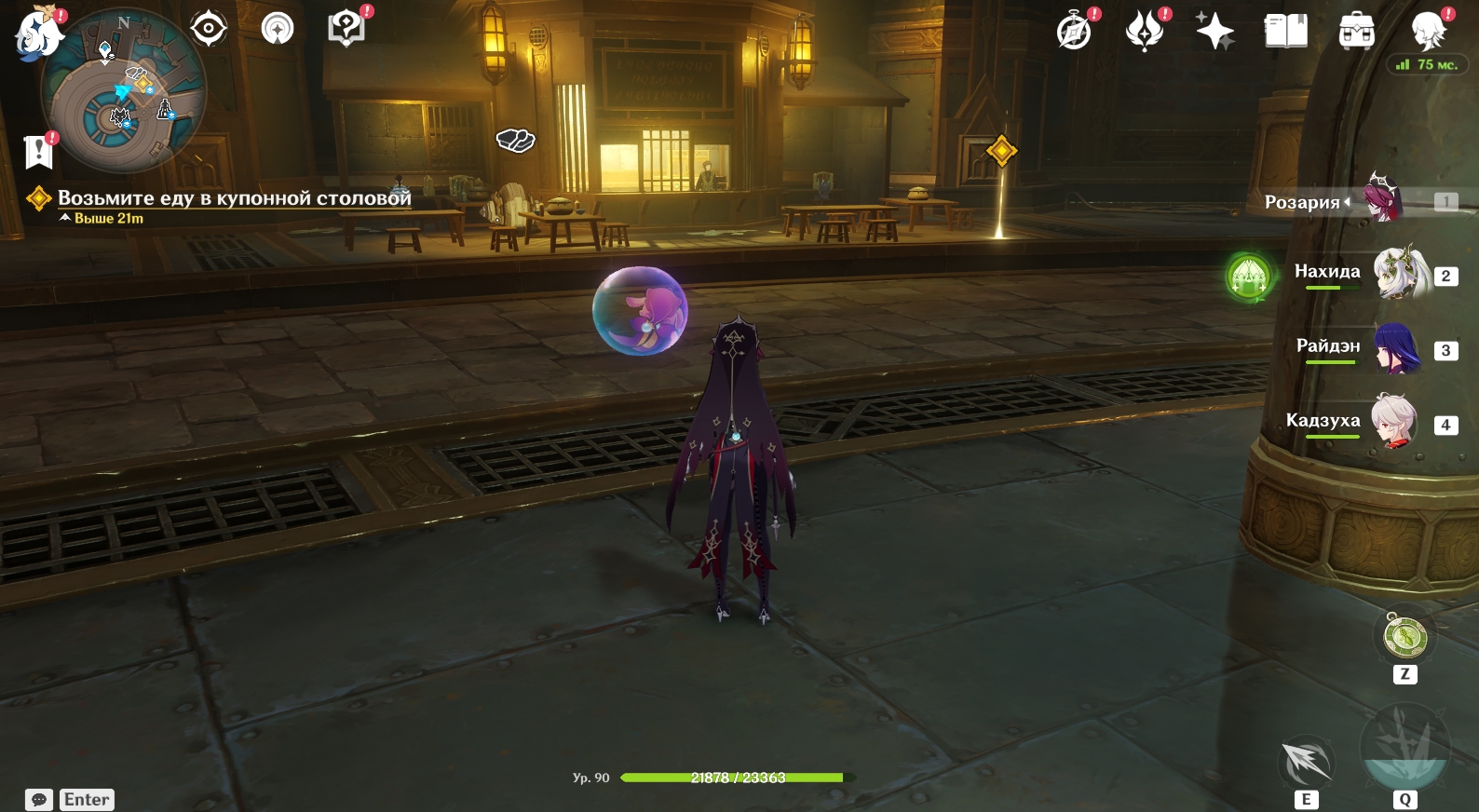
Task: Use the green compass gadget
Action: click(1404, 638)
